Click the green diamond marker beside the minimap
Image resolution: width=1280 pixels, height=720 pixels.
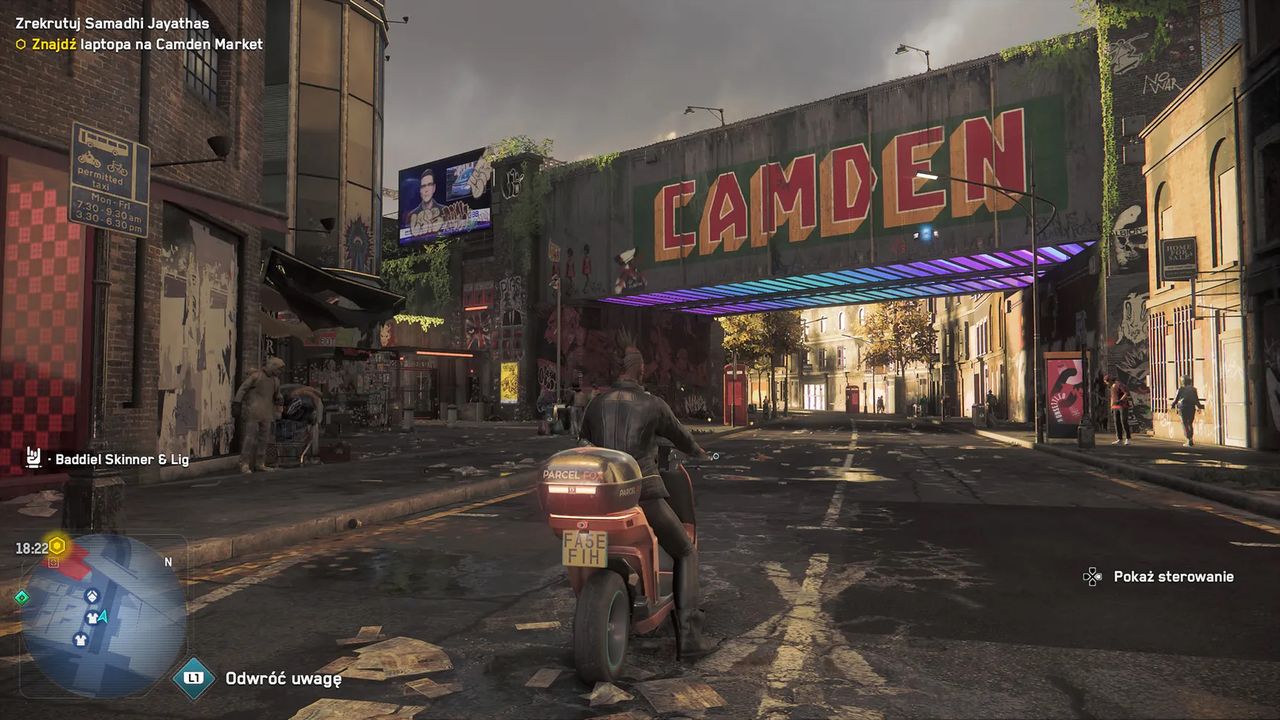[x=21, y=597]
